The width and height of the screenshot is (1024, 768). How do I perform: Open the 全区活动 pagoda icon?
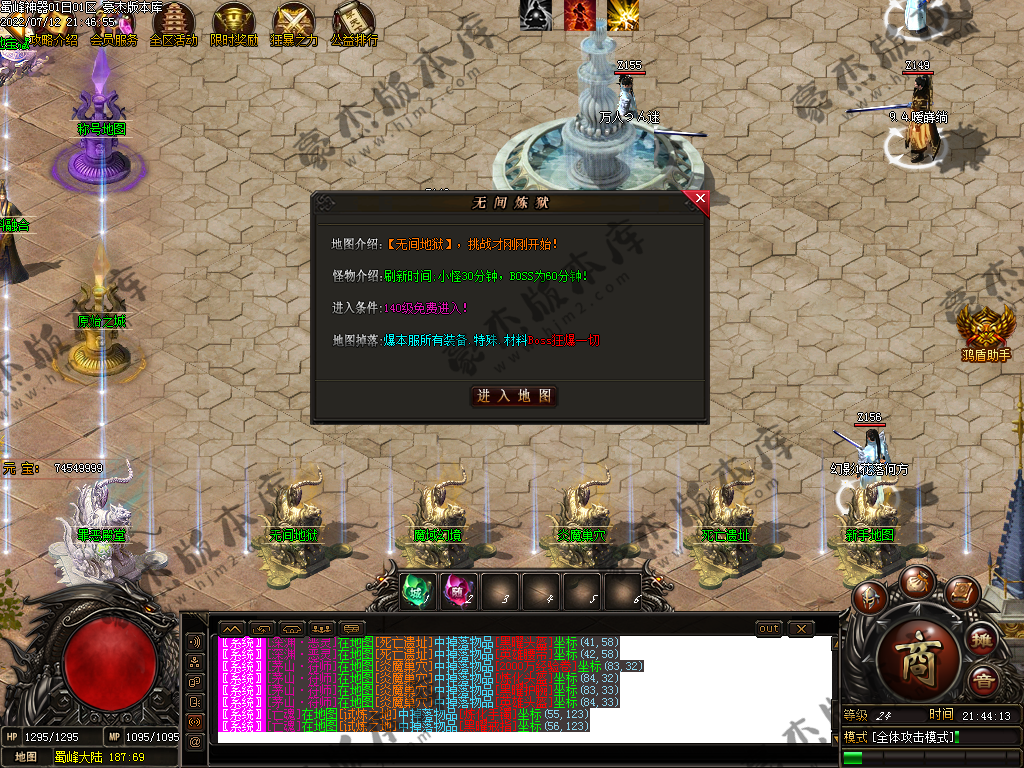pos(173,25)
